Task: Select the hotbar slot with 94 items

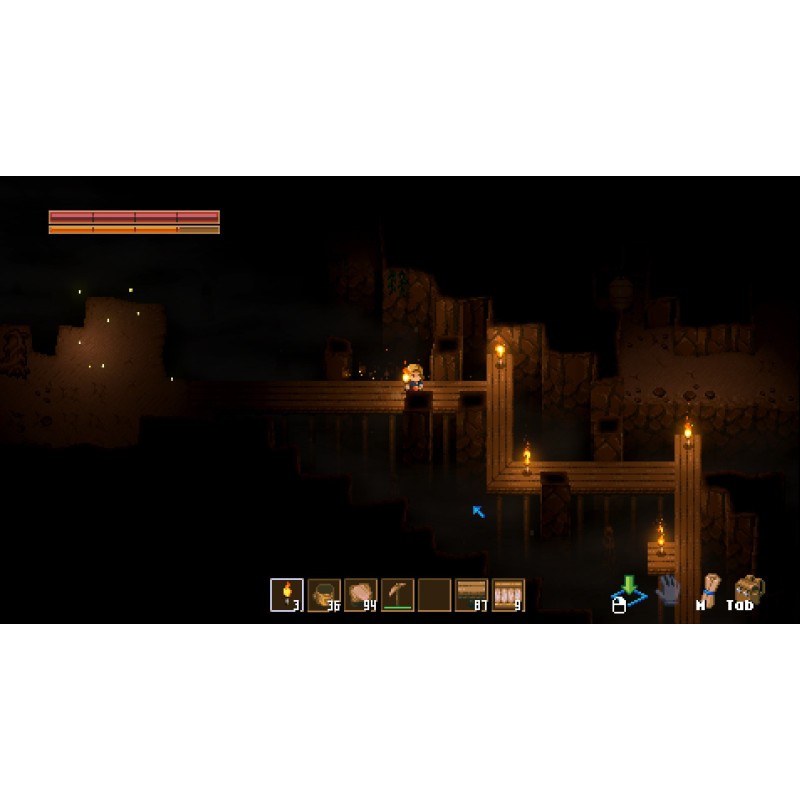Action: coord(361,595)
